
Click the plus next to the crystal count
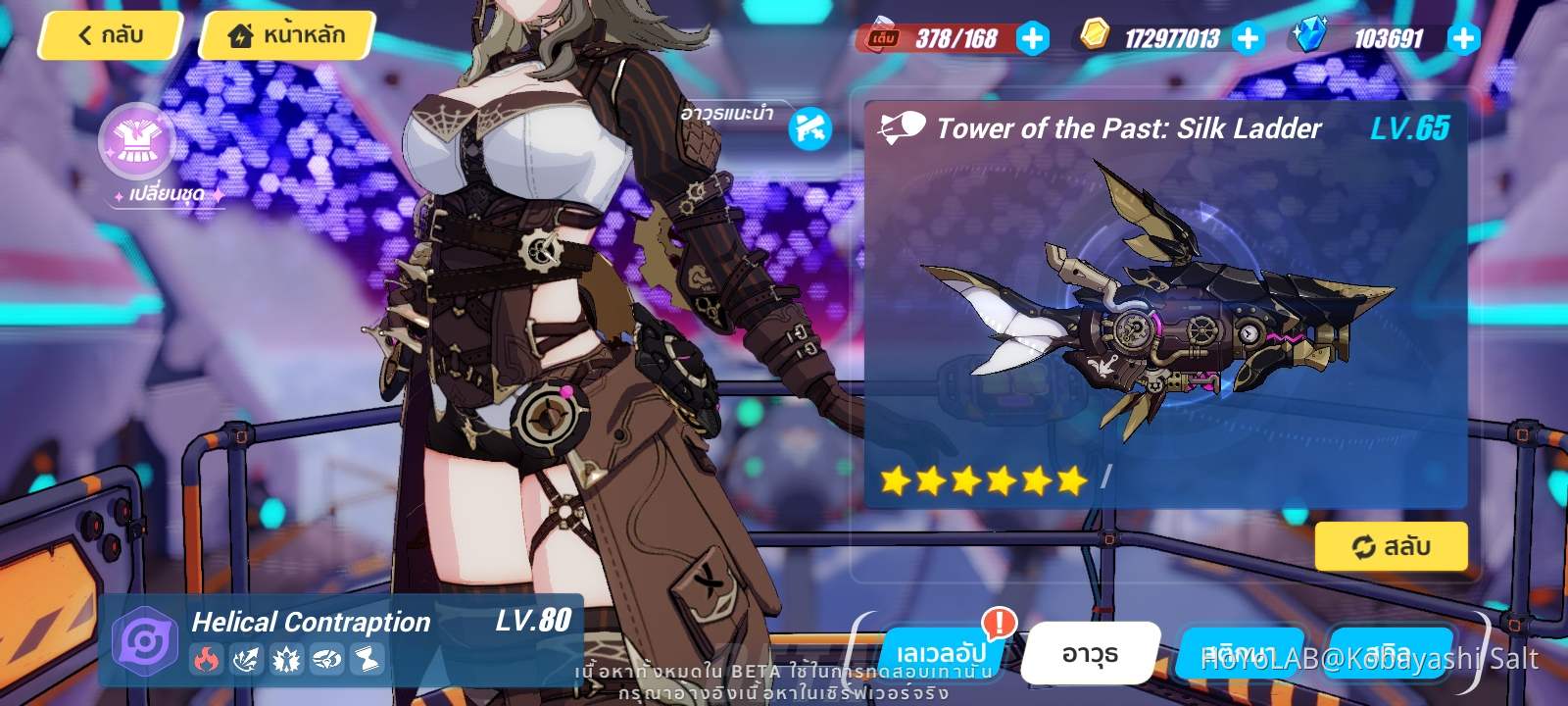[1462, 40]
